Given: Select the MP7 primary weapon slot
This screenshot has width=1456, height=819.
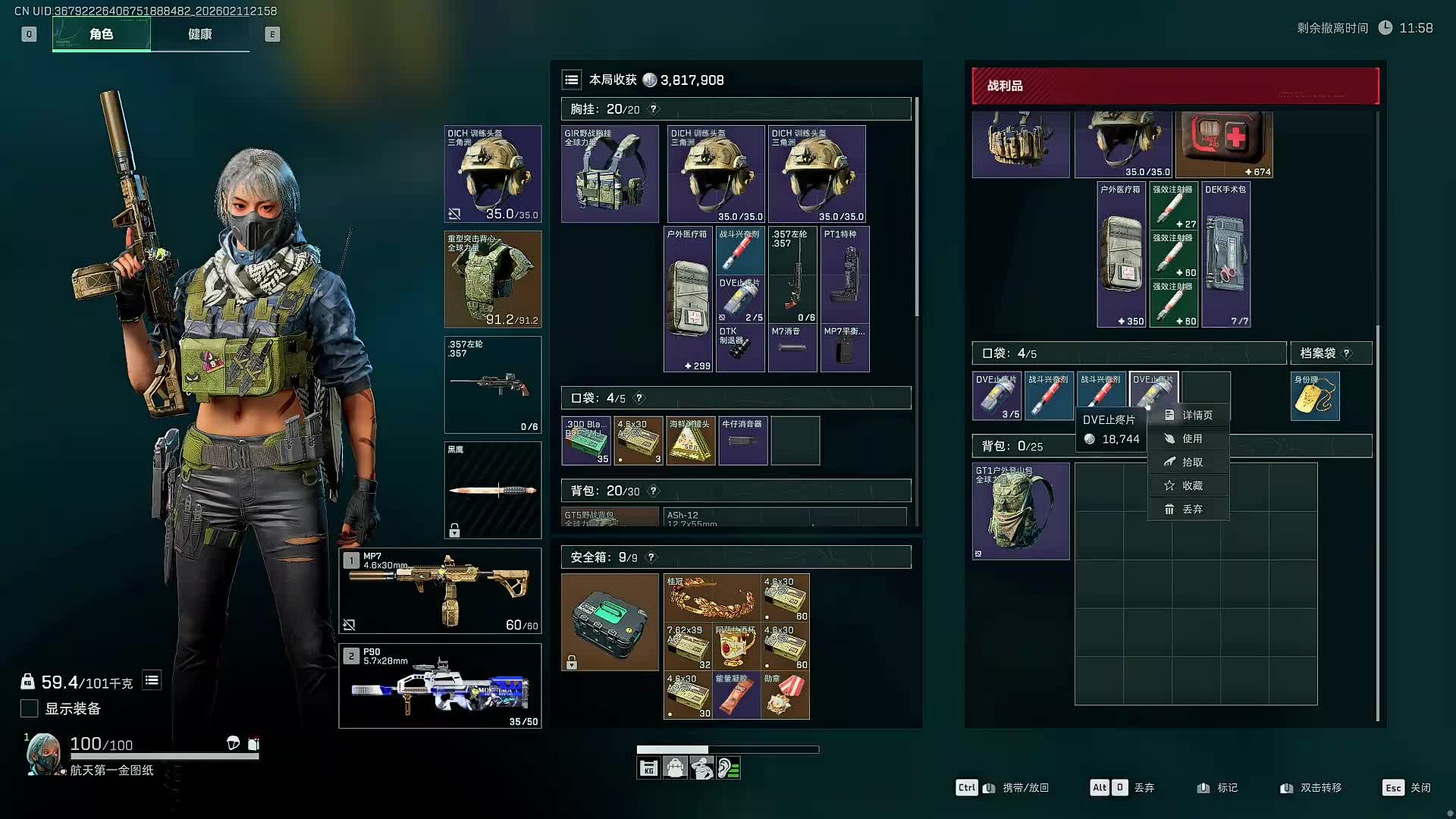Looking at the screenshot, I should 440,591.
